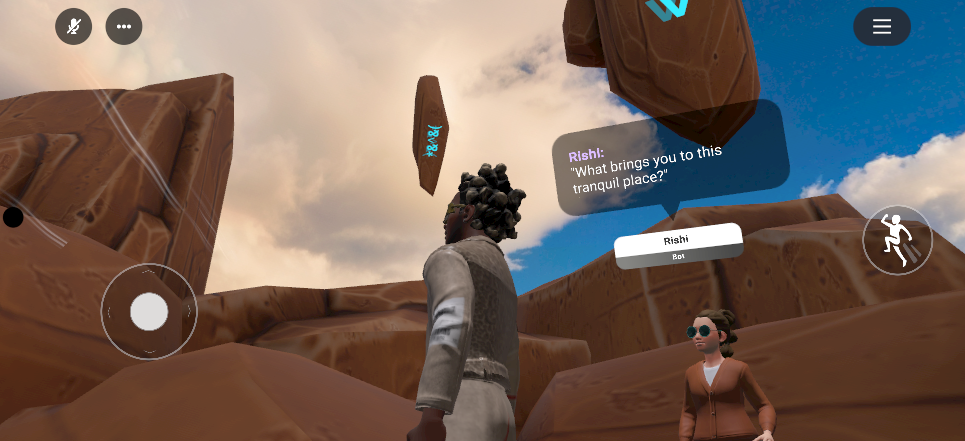Toggle the muted microphone button
The image size is (965, 441).
pyautogui.click(x=73, y=27)
